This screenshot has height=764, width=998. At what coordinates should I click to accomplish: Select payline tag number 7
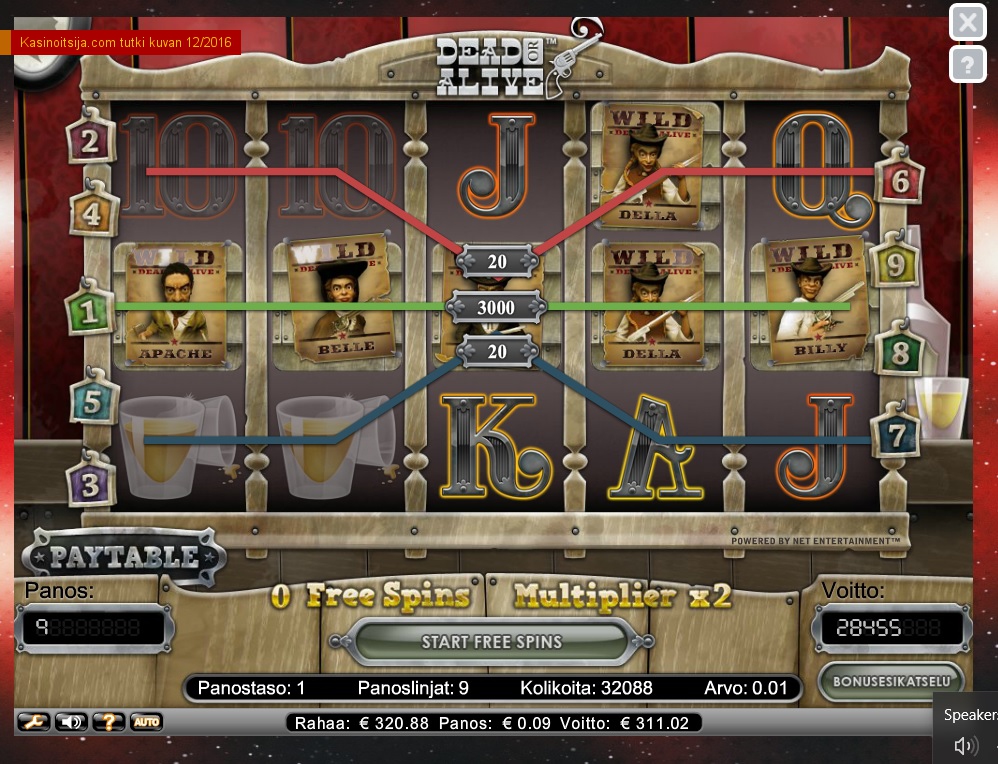point(894,435)
